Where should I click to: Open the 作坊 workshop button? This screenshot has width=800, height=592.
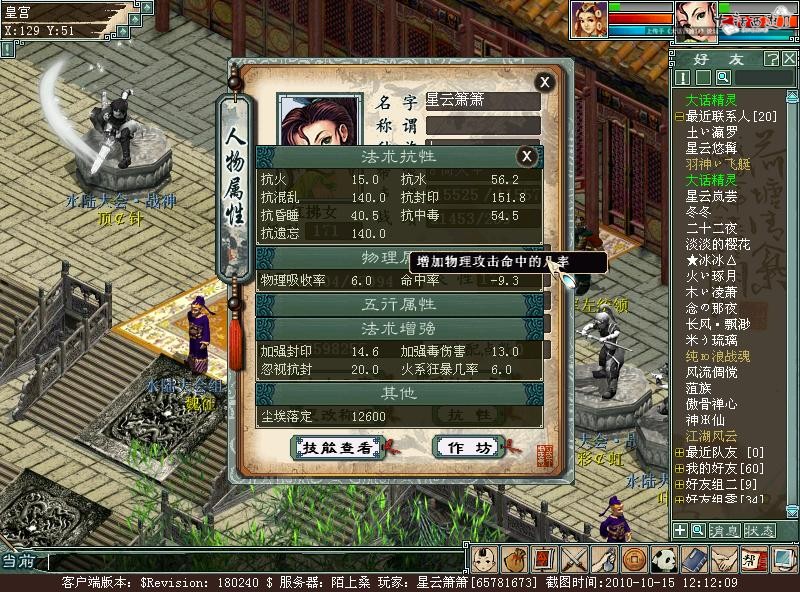tap(469, 447)
